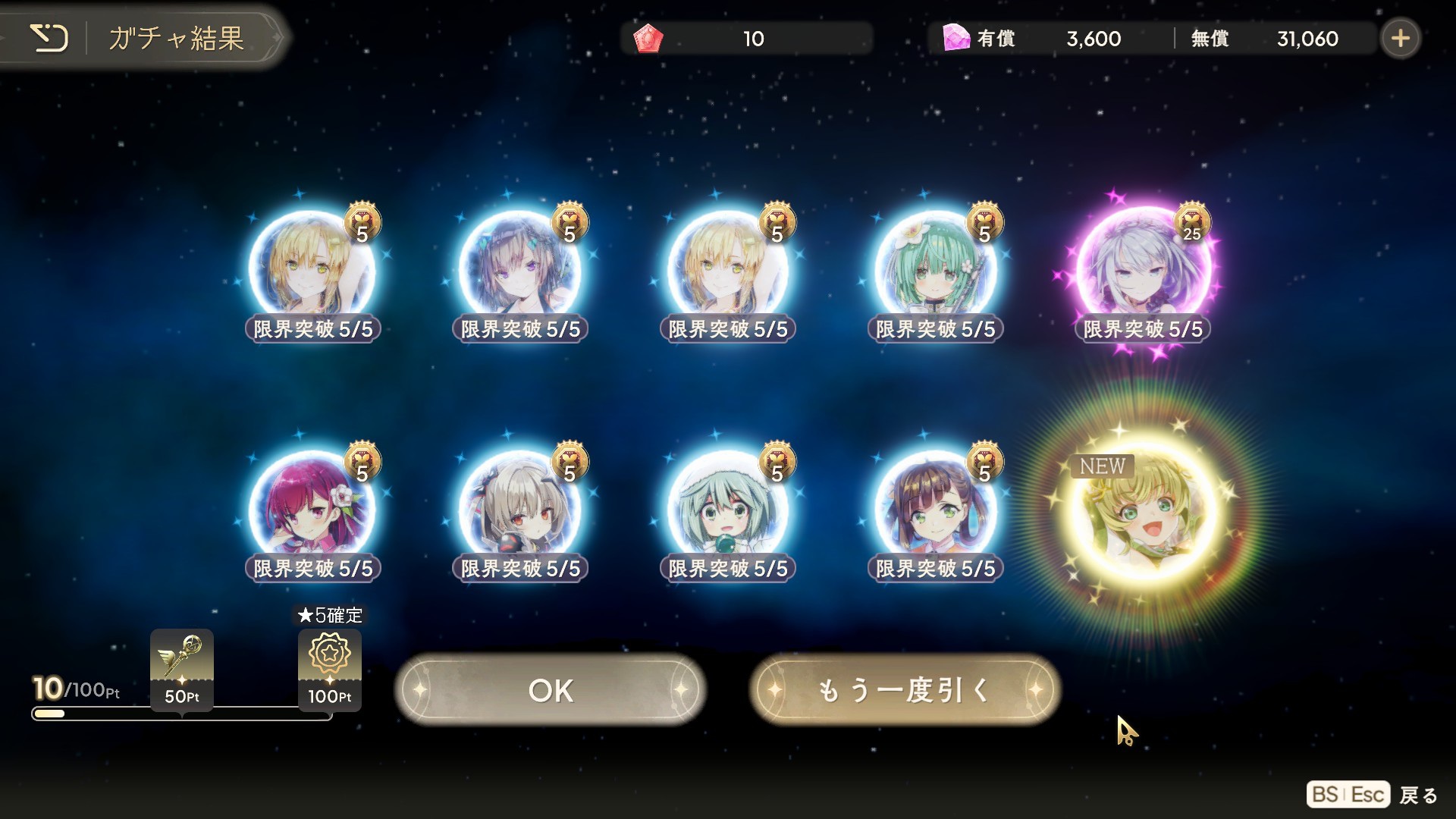Confirm results with the OK button
The height and width of the screenshot is (819, 1456).
pyautogui.click(x=551, y=690)
